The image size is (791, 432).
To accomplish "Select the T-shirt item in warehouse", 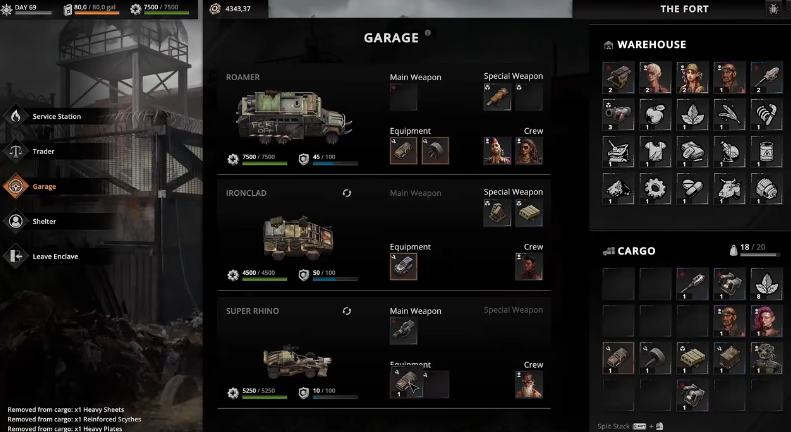I will coord(654,151).
